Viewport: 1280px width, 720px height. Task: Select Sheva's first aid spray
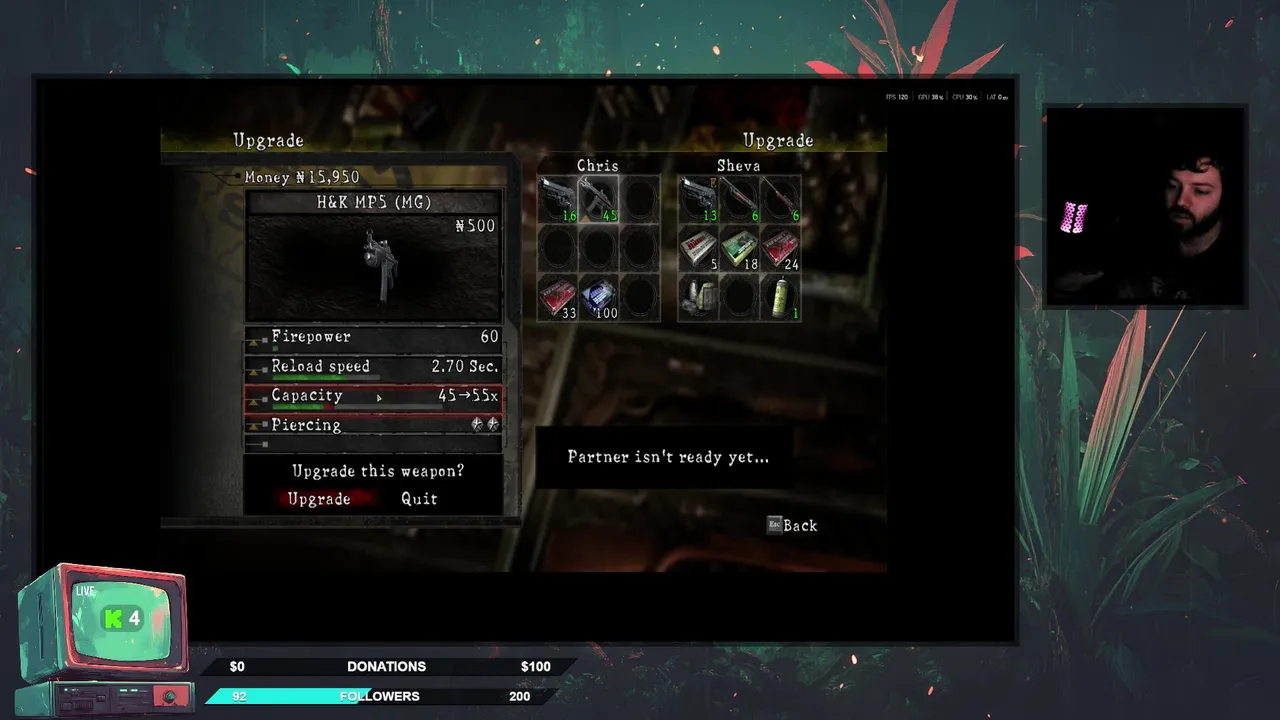[x=780, y=298]
